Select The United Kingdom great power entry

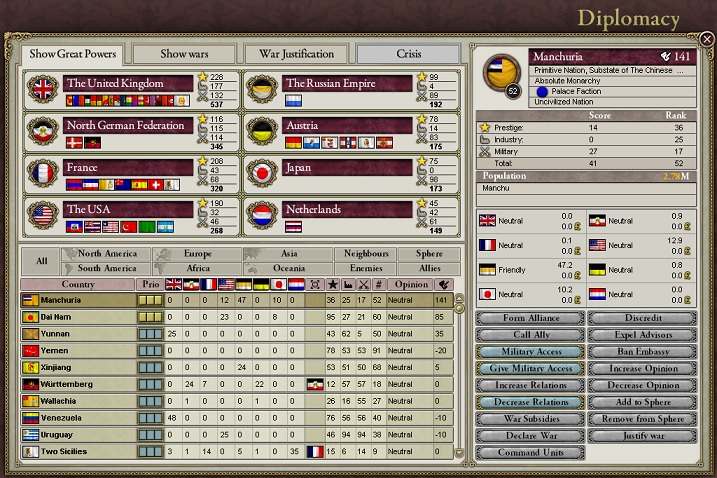click(x=128, y=83)
